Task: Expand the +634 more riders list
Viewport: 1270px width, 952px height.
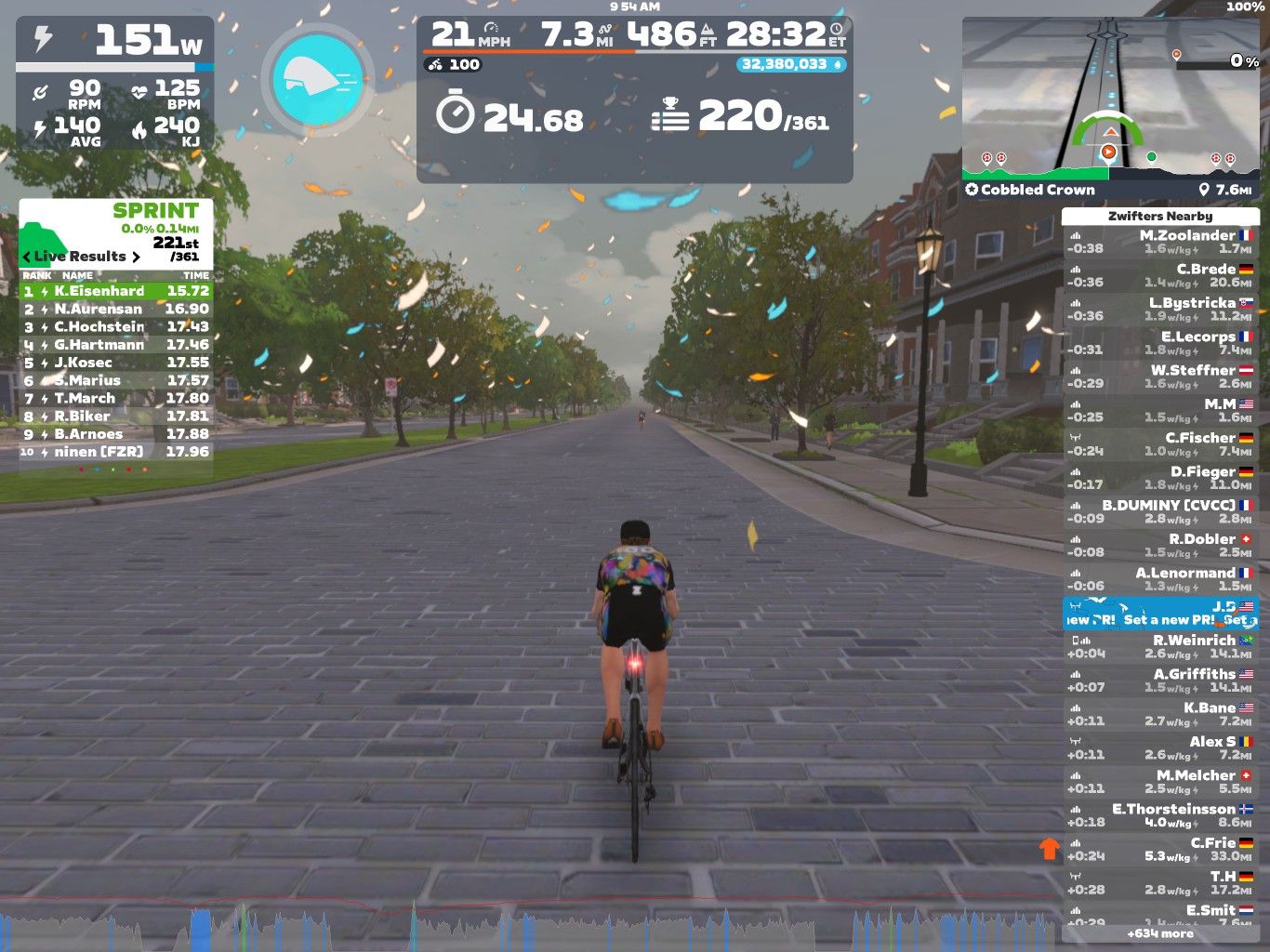Action: click(x=1160, y=933)
